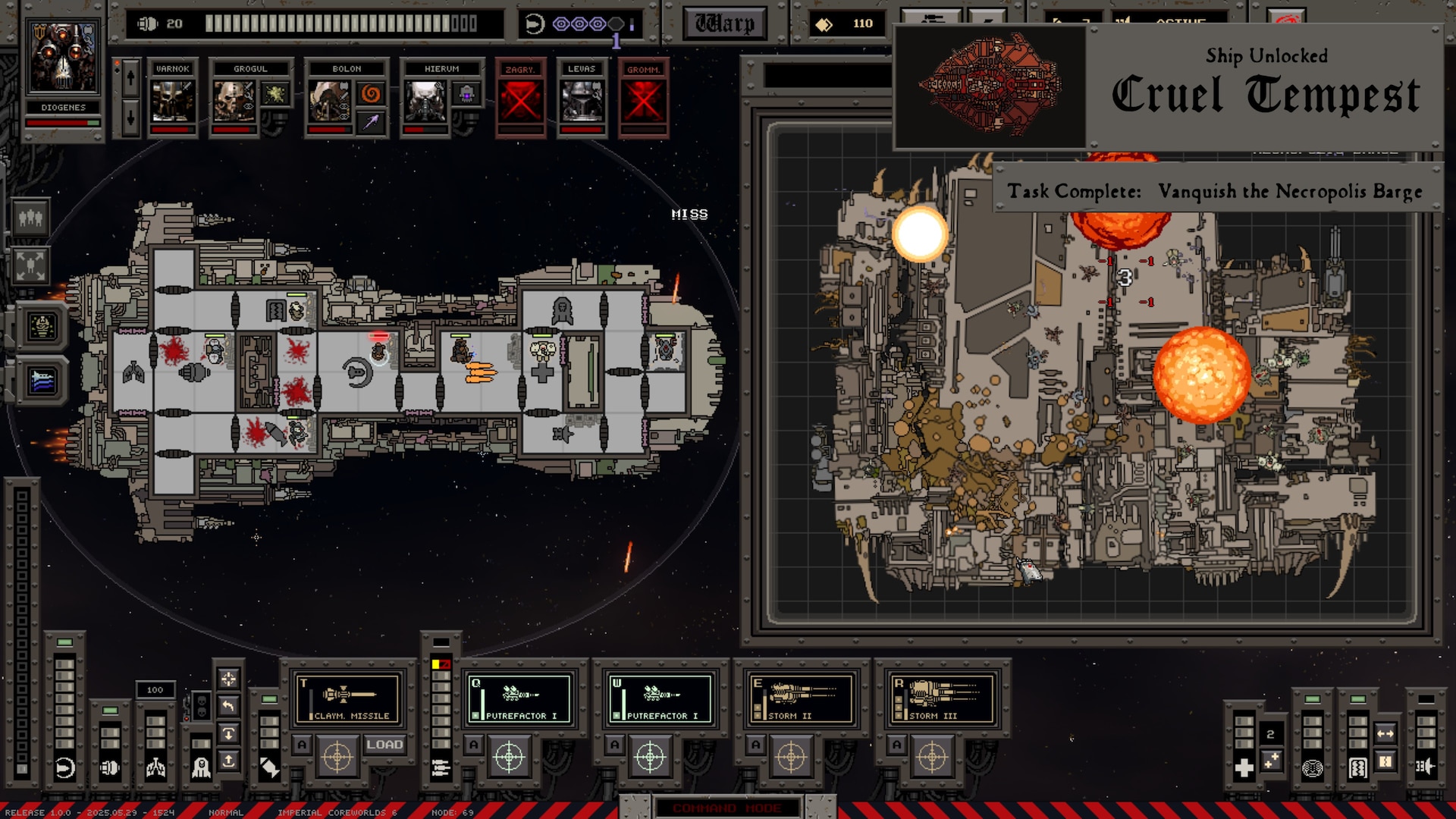Select crew member Varnok
This screenshot has width=1456, height=819.
pos(172,102)
